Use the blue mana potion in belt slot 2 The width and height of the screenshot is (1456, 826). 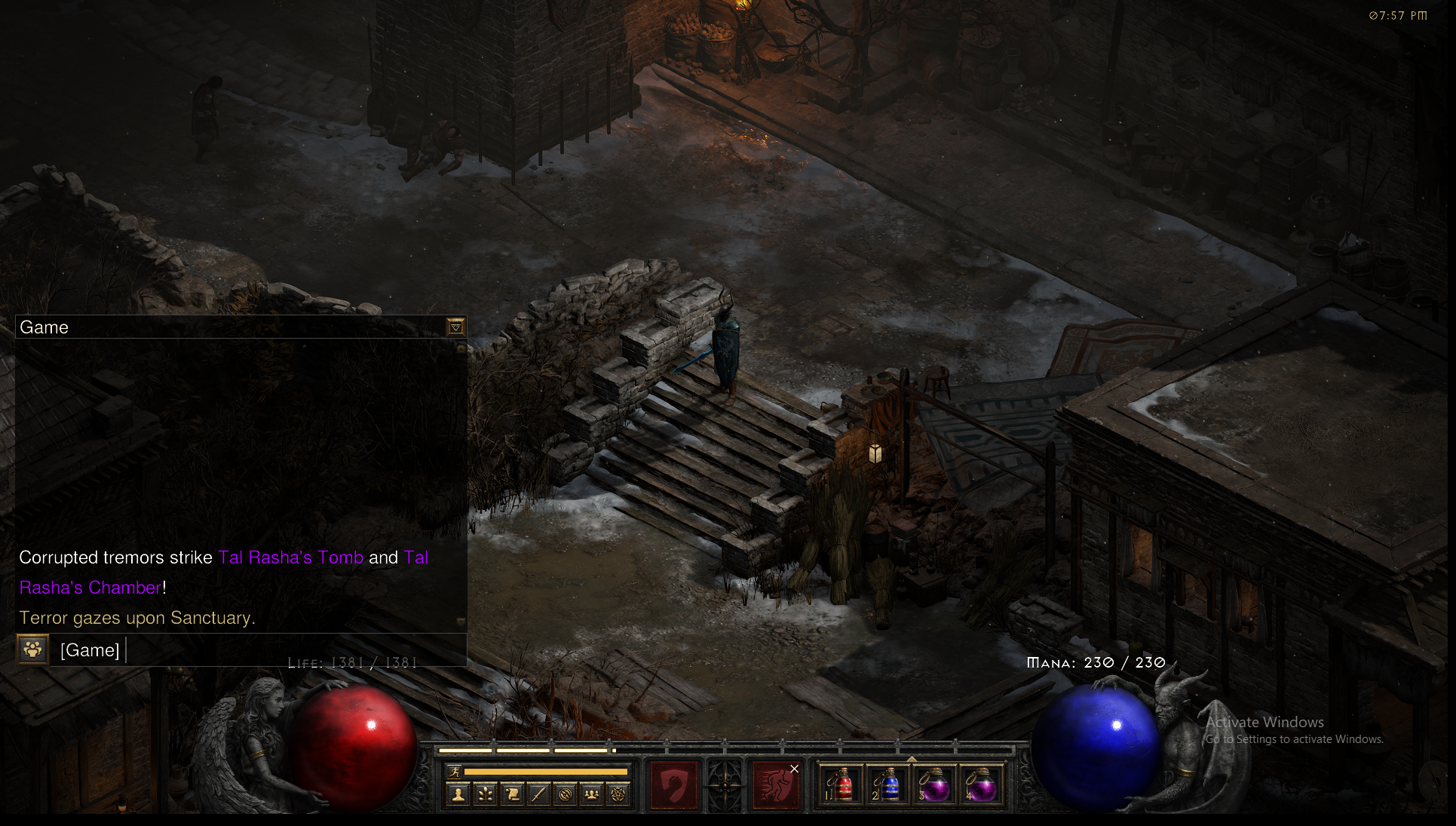888,785
